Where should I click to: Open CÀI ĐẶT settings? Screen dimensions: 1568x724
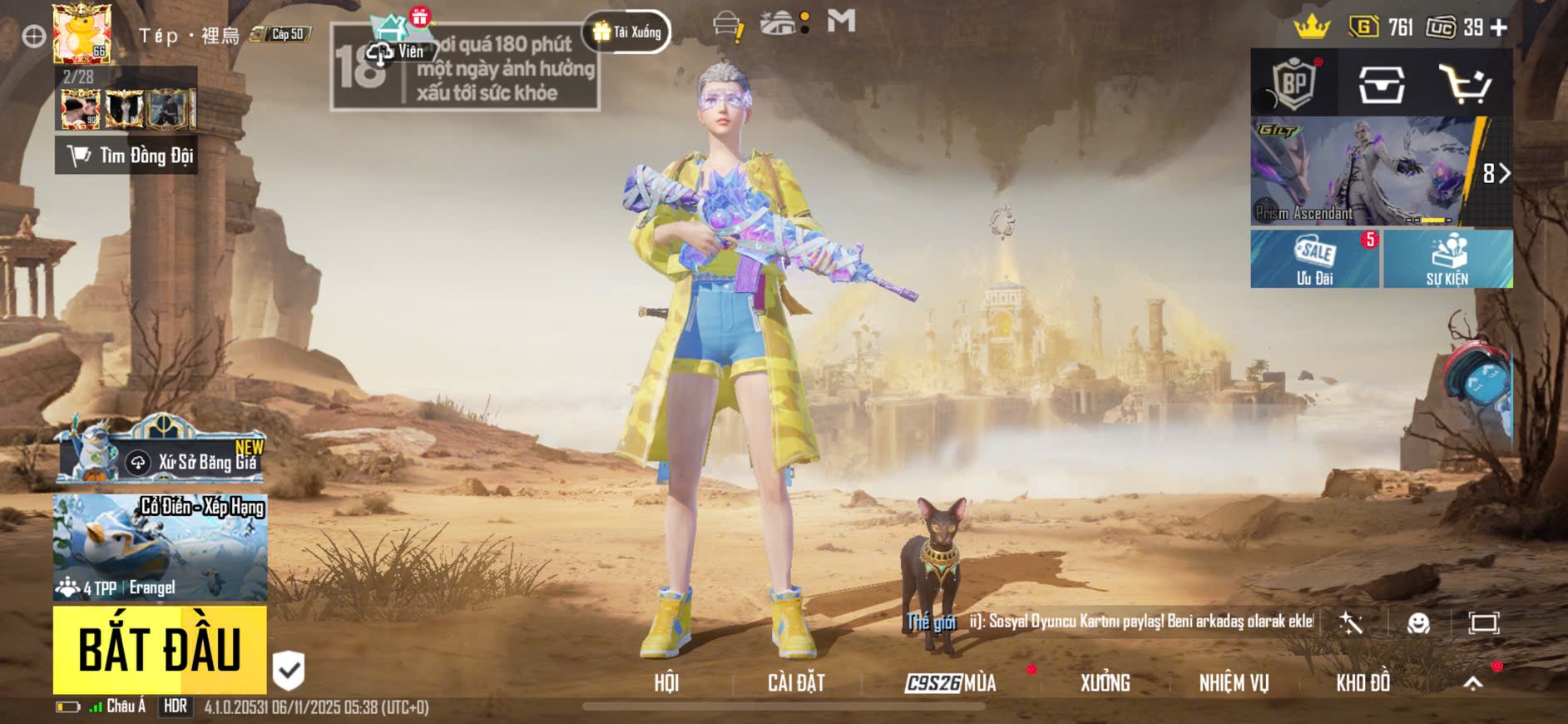[x=796, y=683]
